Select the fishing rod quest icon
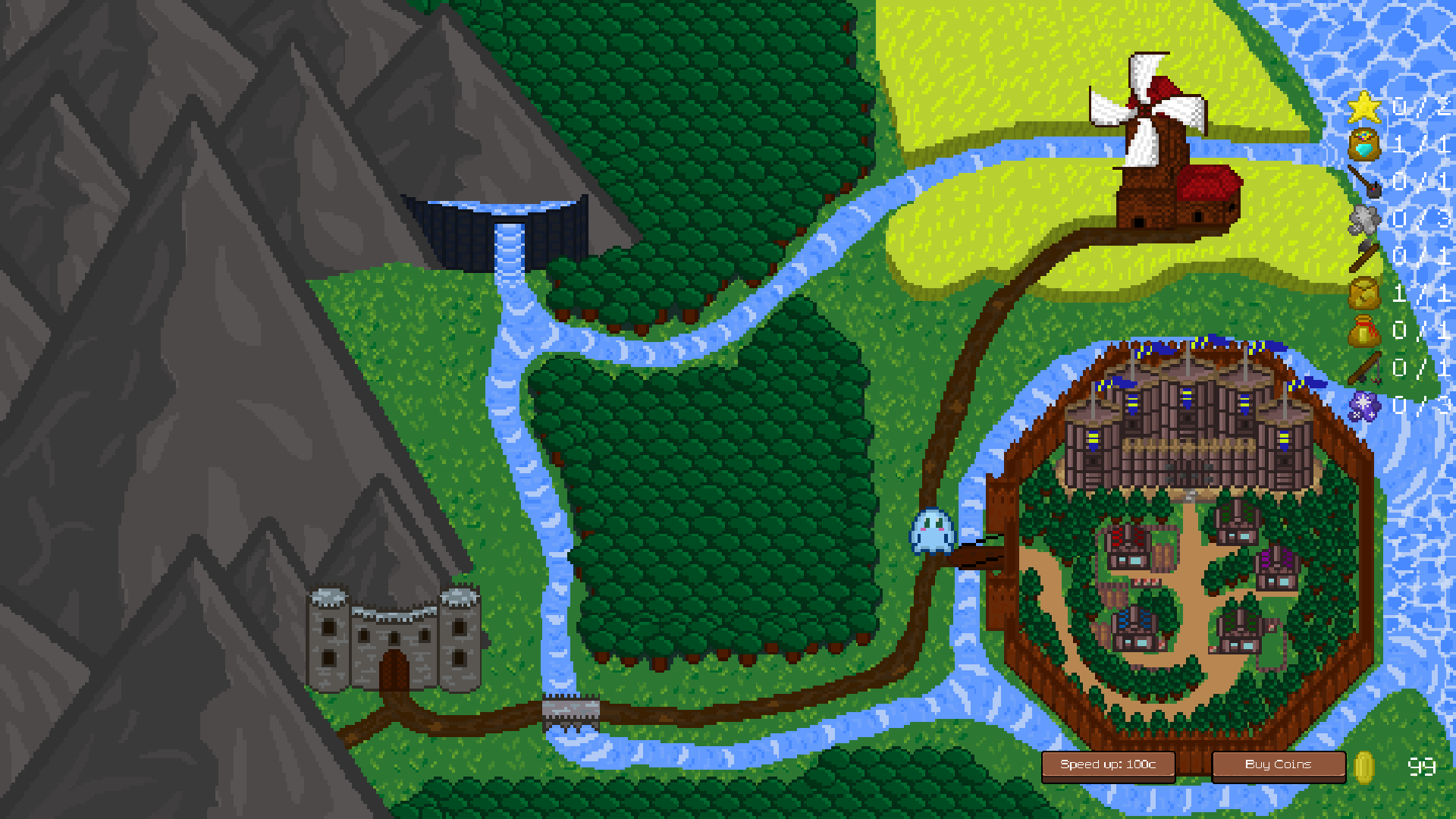The height and width of the screenshot is (819, 1456). point(1365,367)
